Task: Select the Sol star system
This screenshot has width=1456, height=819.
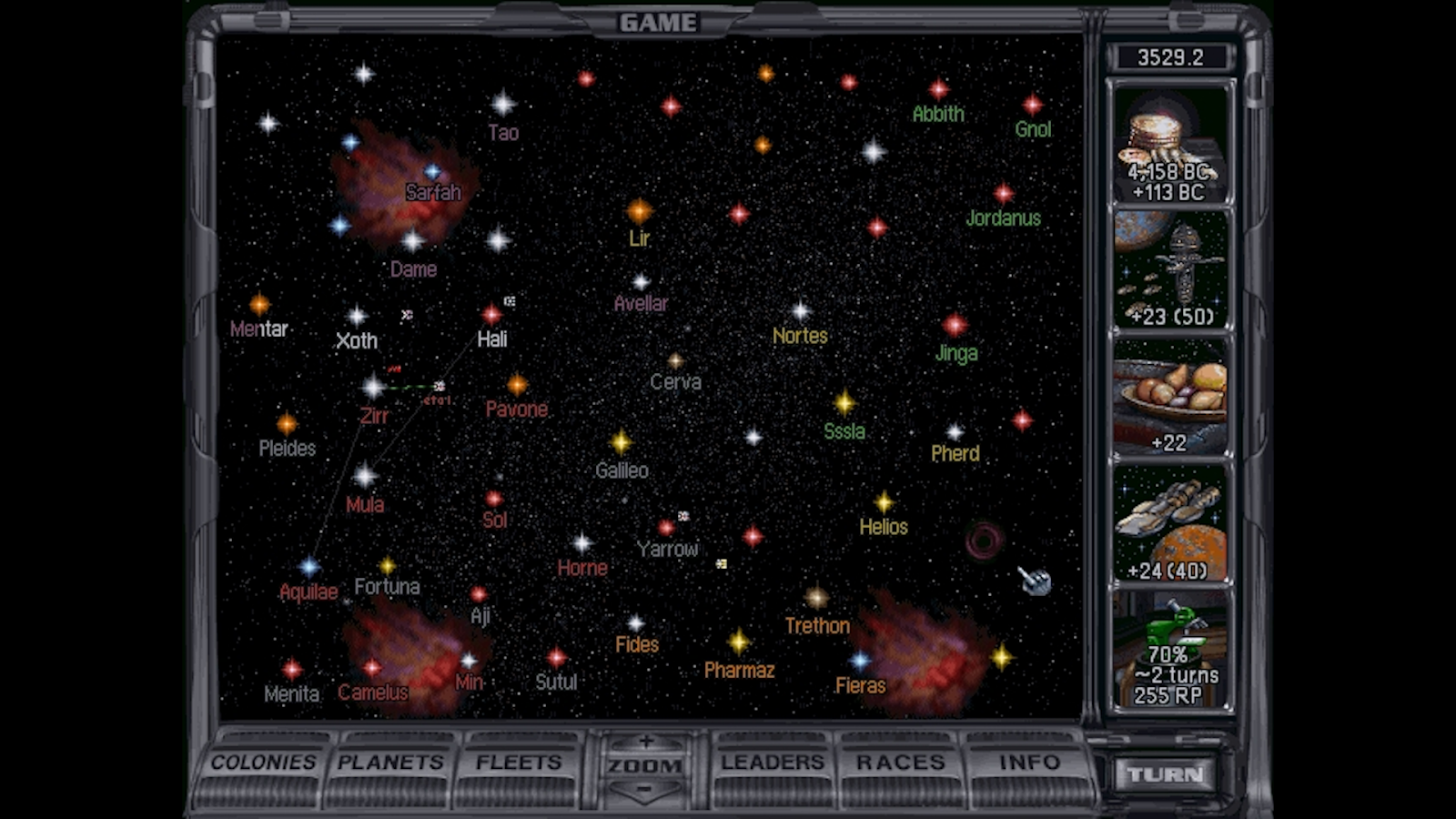Action: pos(494,500)
